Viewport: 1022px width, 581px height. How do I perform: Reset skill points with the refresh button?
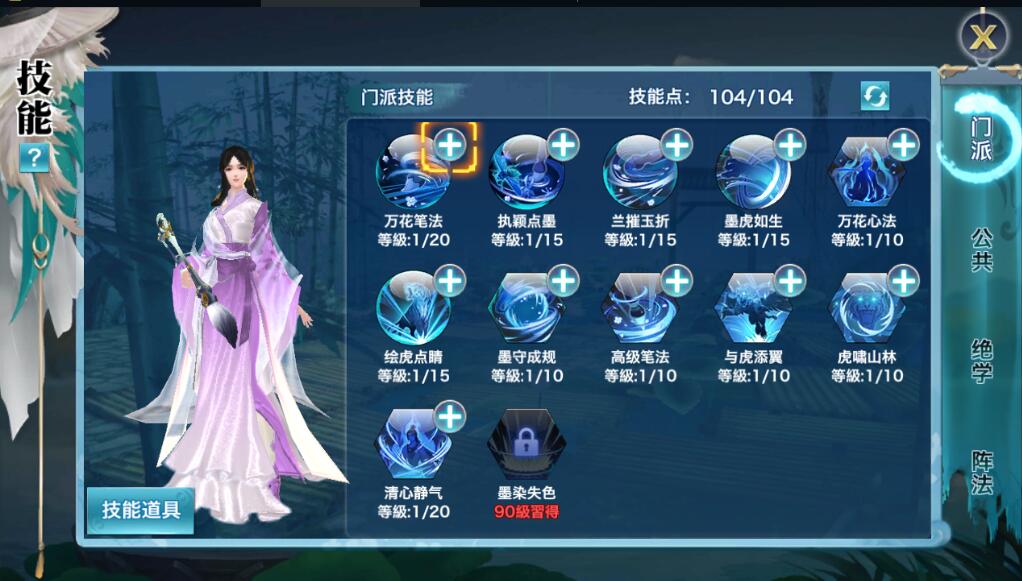tap(875, 96)
